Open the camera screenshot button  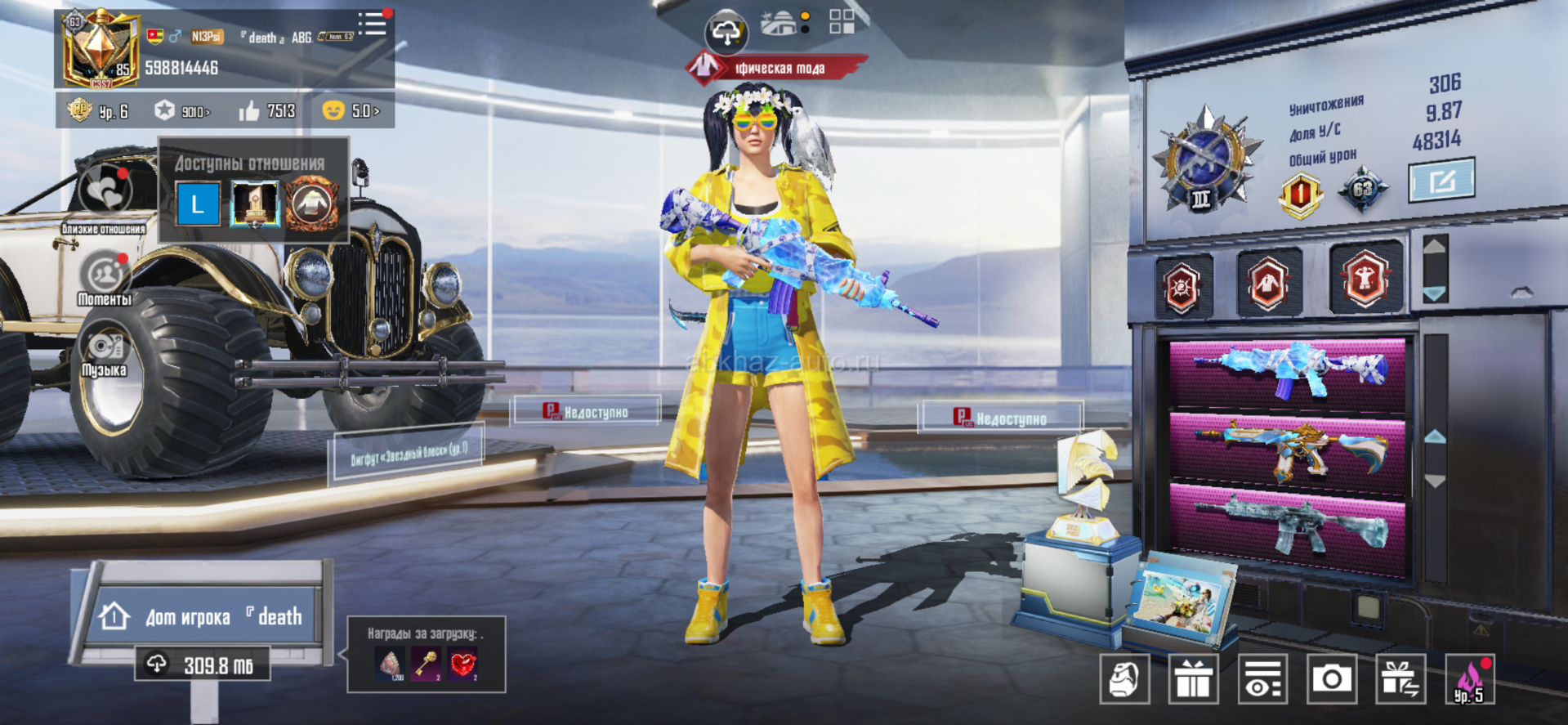click(x=1331, y=678)
